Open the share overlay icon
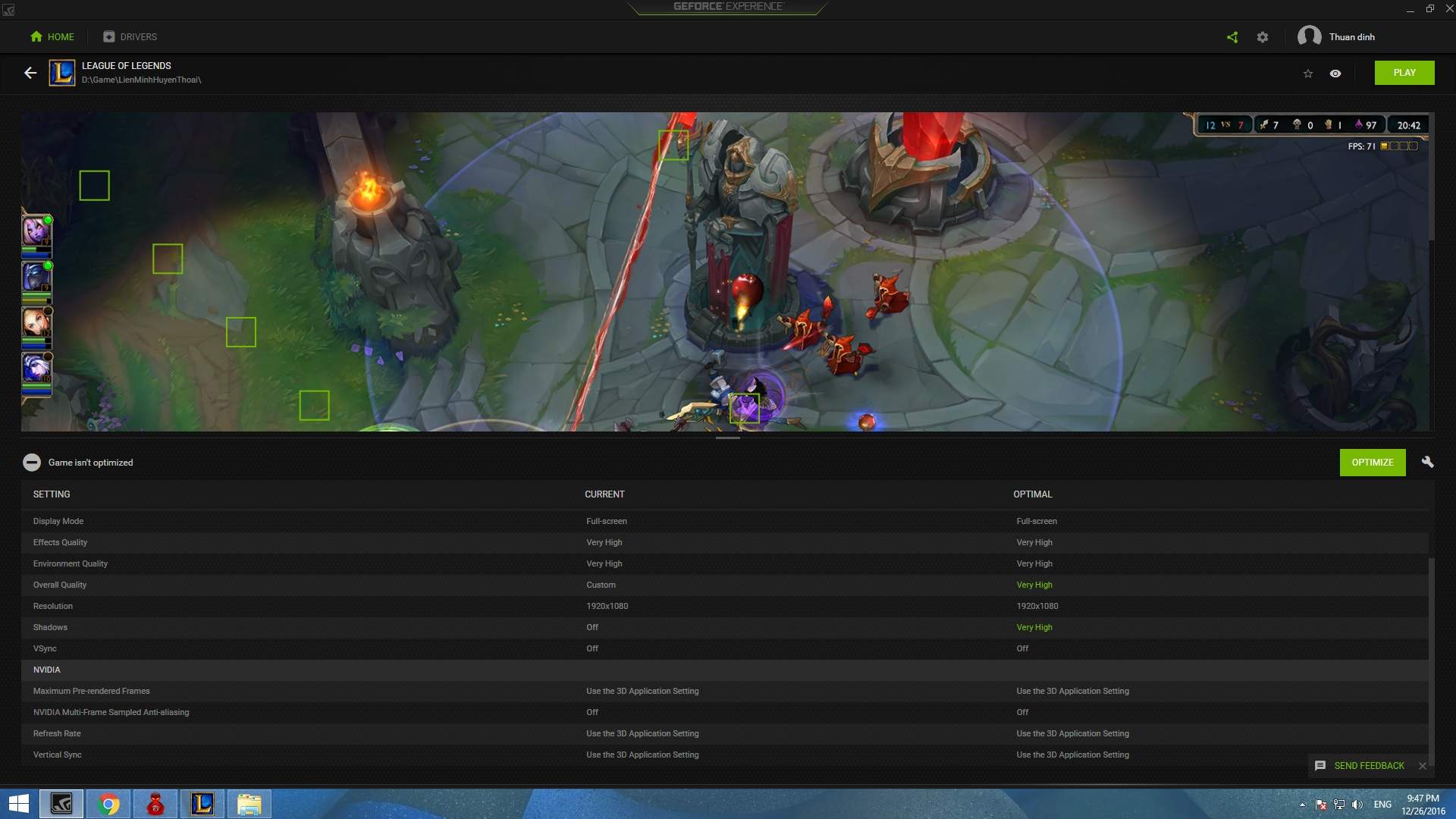The width and height of the screenshot is (1456, 819). point(1232,37)
